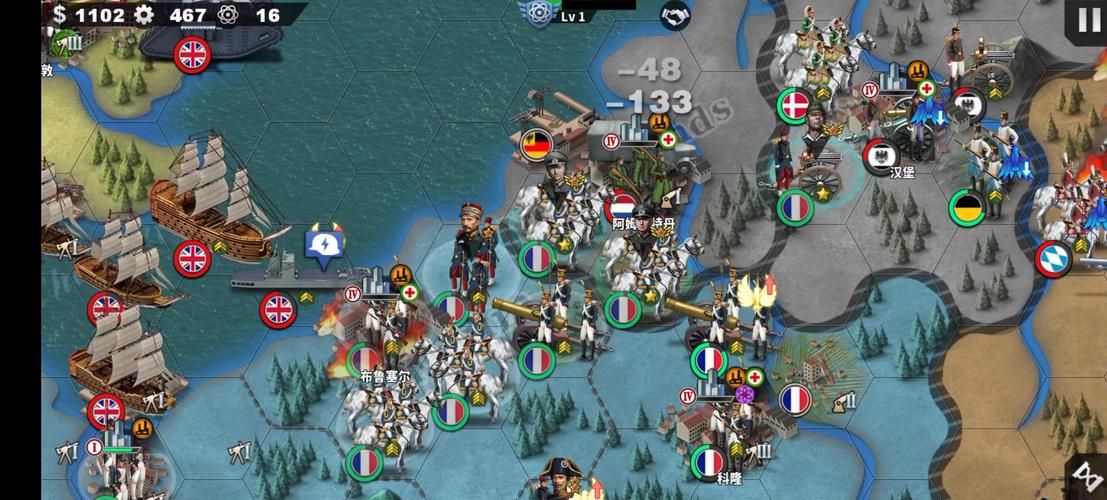The height and width of the screenshot is (500, 1107).
Task: End the turn with the hourglass button
Action: tap(1088, 476)
